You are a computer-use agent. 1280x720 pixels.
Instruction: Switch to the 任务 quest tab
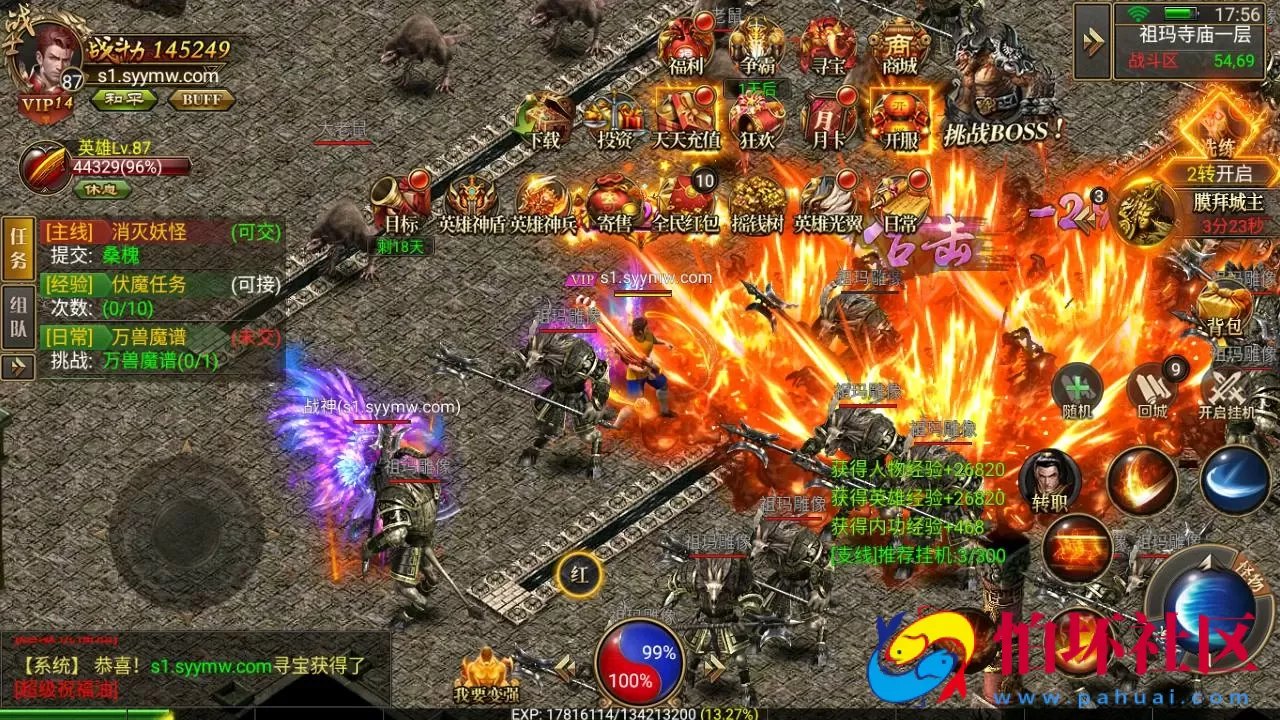coord(18,250)
